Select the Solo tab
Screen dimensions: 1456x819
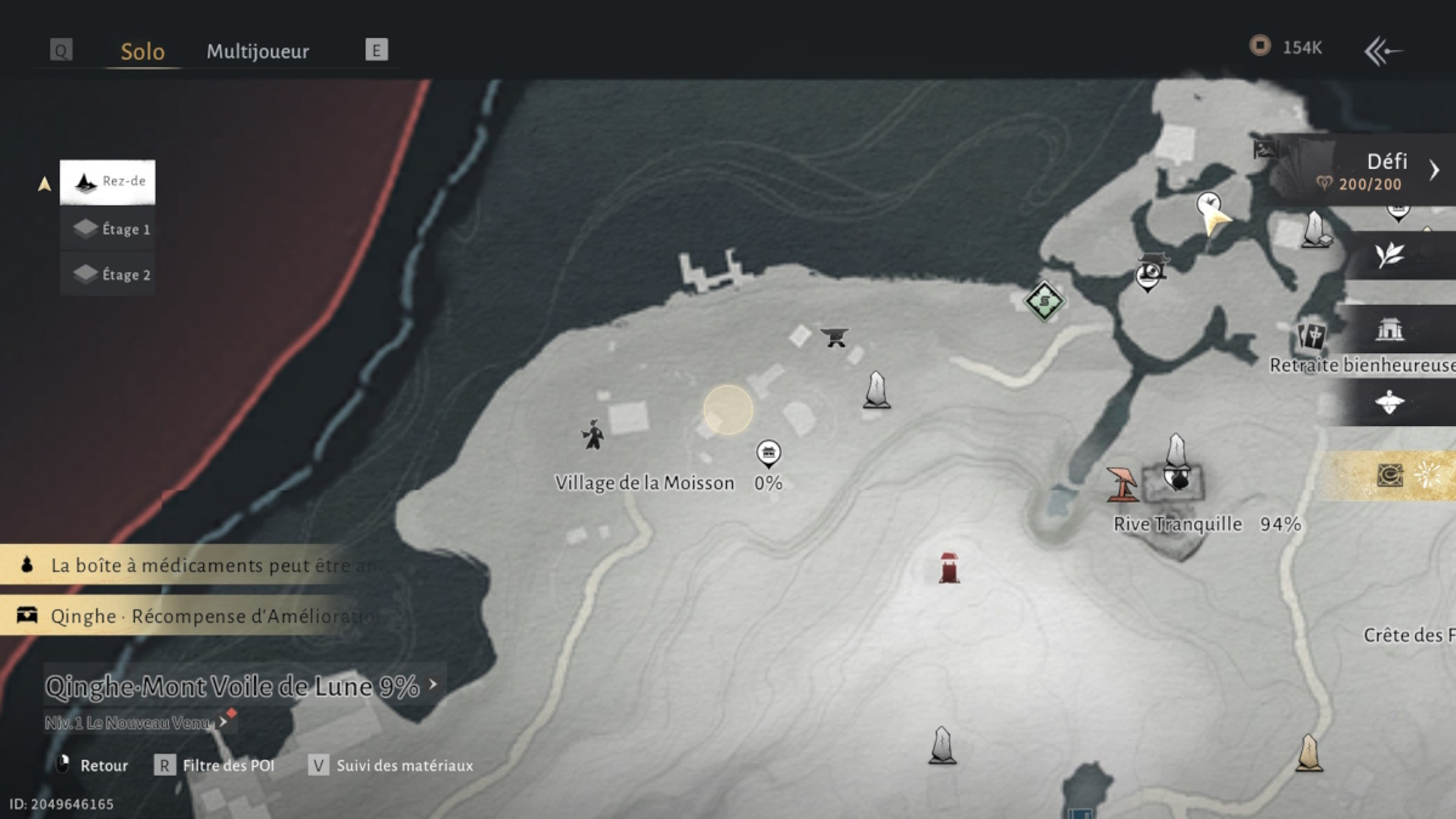point(143,52)
